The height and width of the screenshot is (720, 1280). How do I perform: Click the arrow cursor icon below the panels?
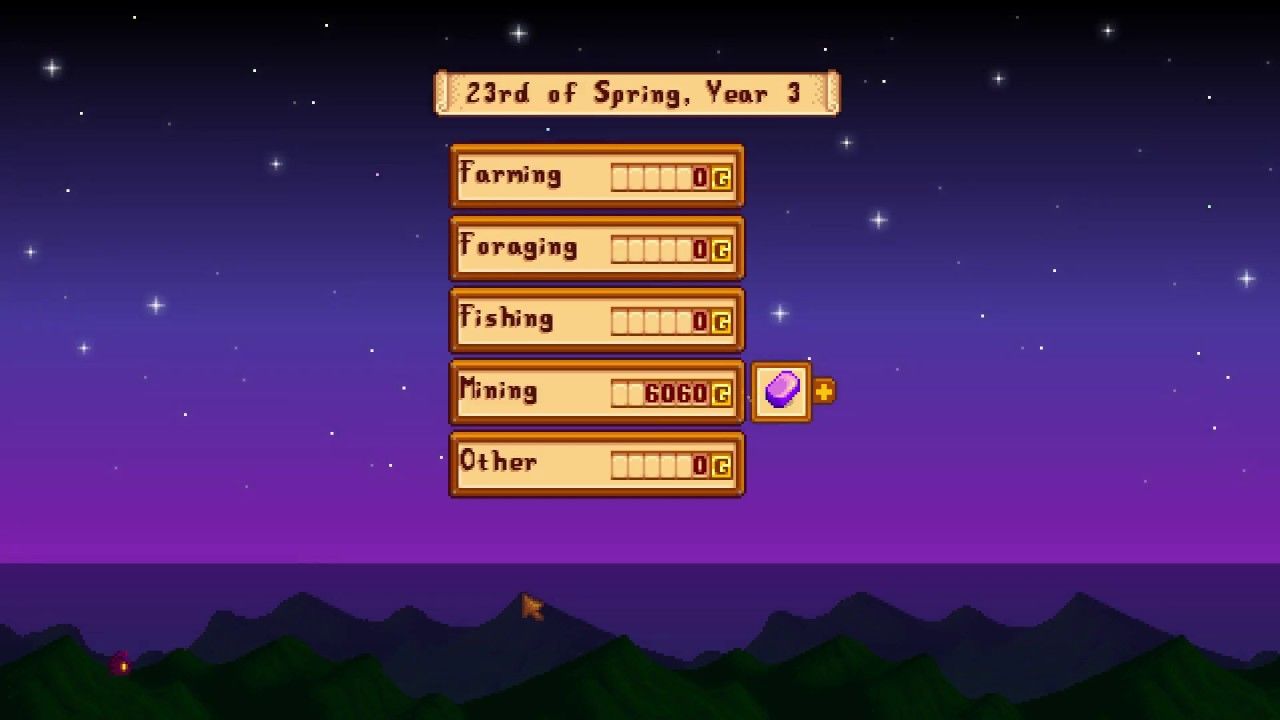[x=530, y=607]
